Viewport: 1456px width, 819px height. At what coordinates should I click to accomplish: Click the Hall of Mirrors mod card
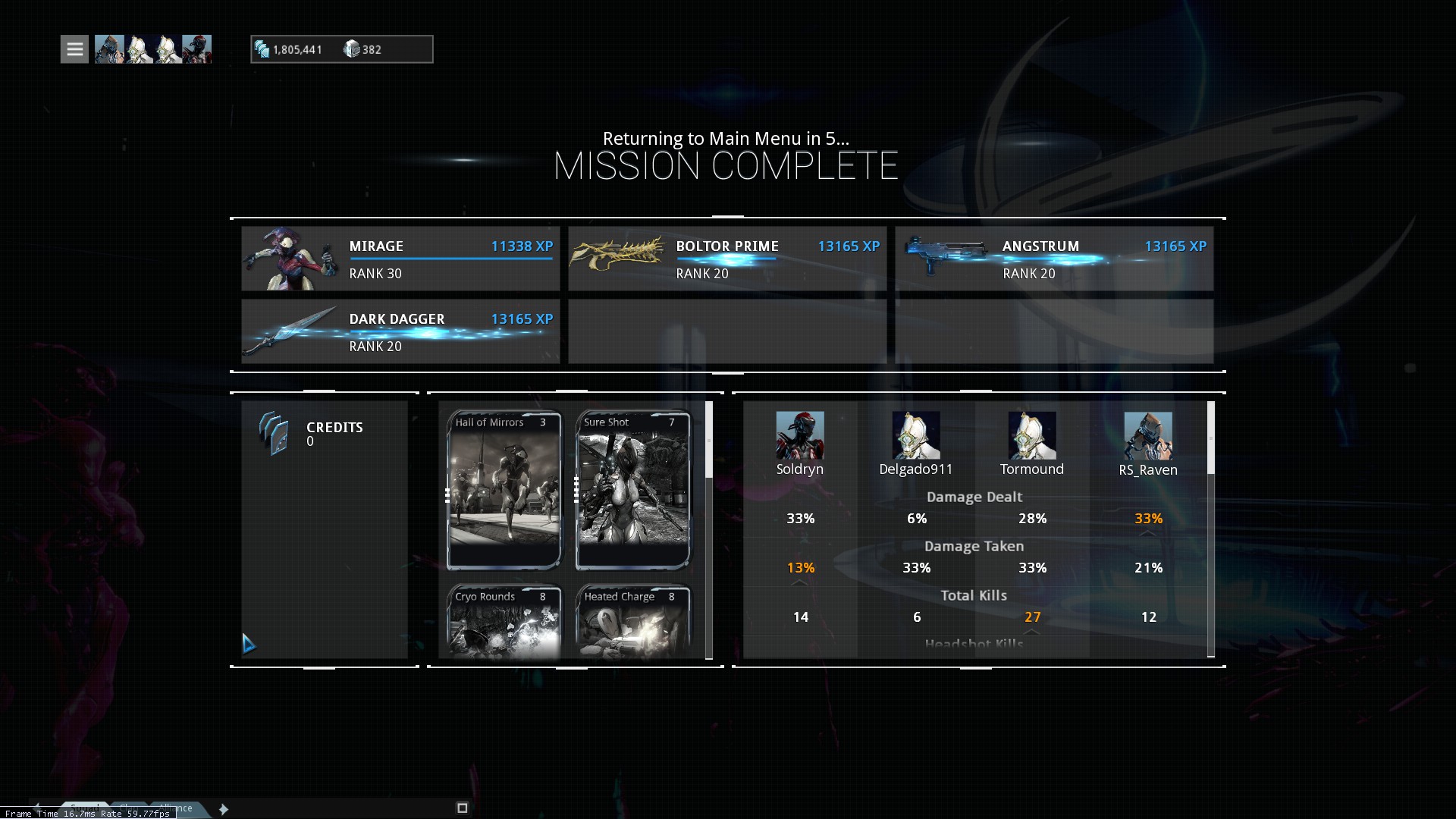pyautogui.click(x=504, y=490)
